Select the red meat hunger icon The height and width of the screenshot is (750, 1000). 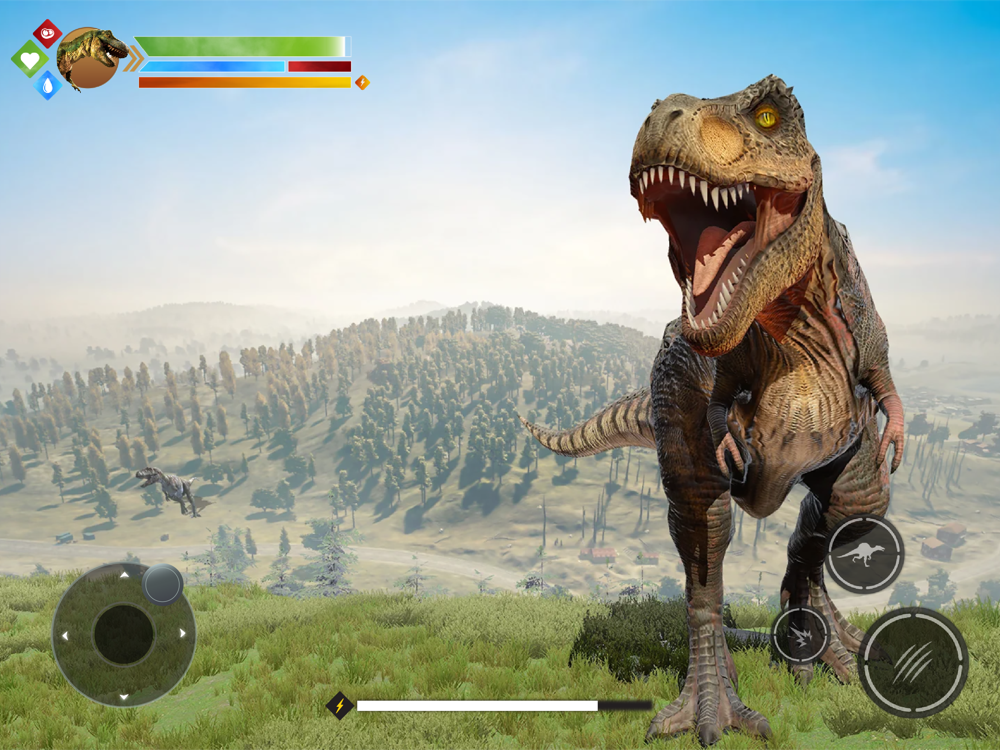47,33
